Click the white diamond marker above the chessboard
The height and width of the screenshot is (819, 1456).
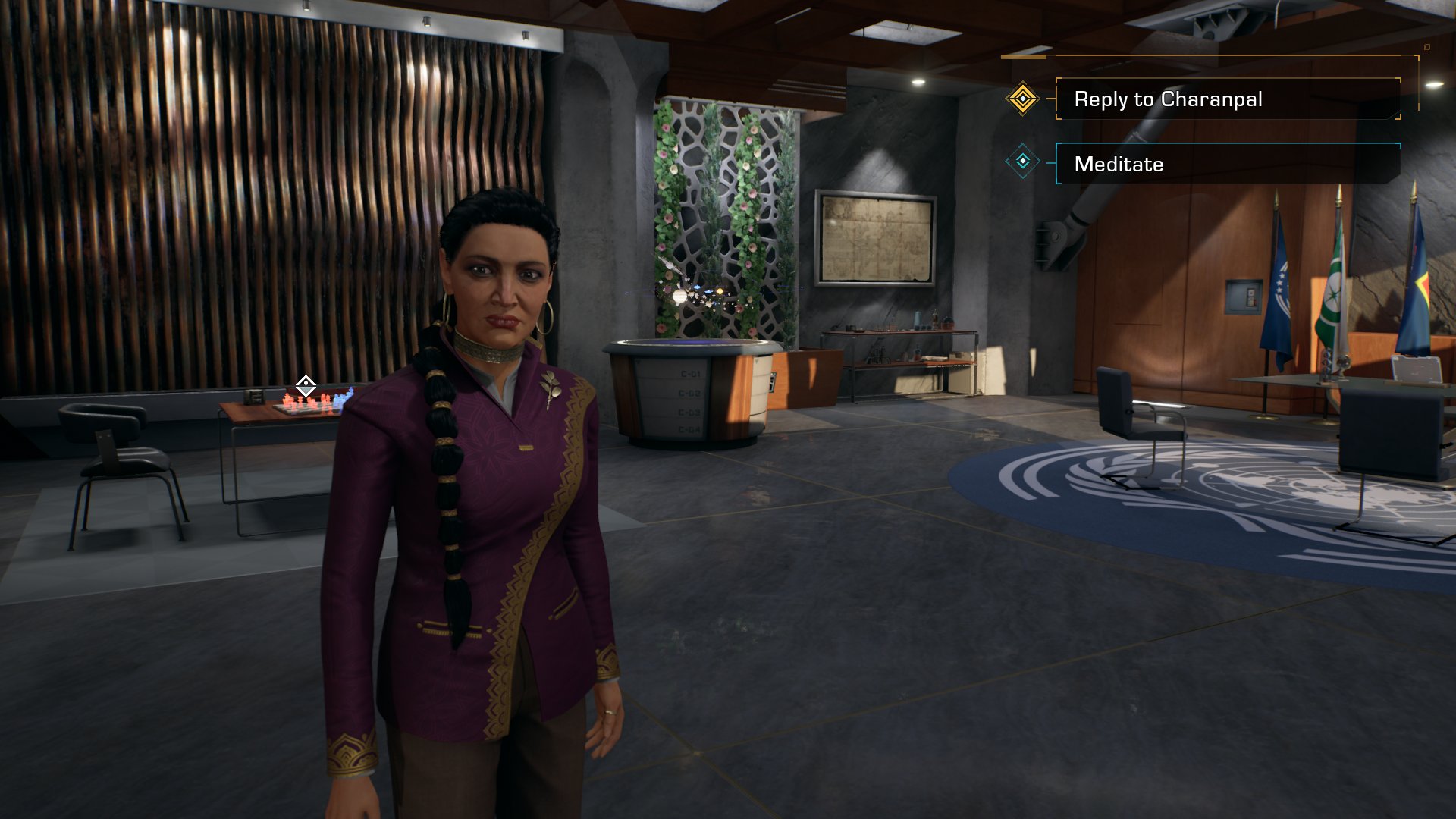pyautogui.click(x=306, y=386)
